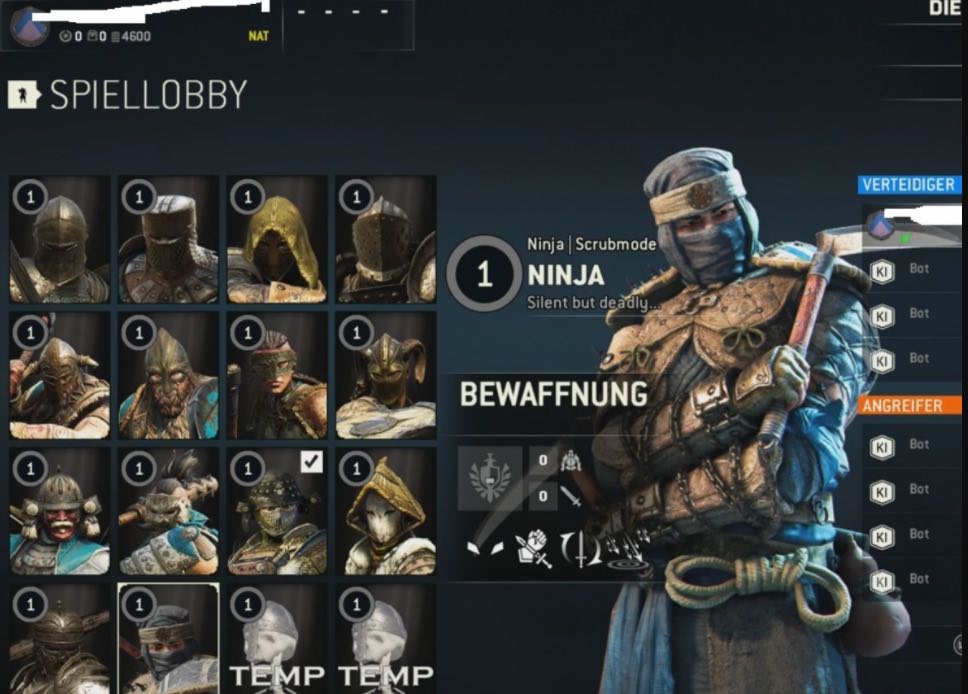Select the sword between crescents feat icon
The width and height of the screenshot is (968, 694).
coord(580,549)
